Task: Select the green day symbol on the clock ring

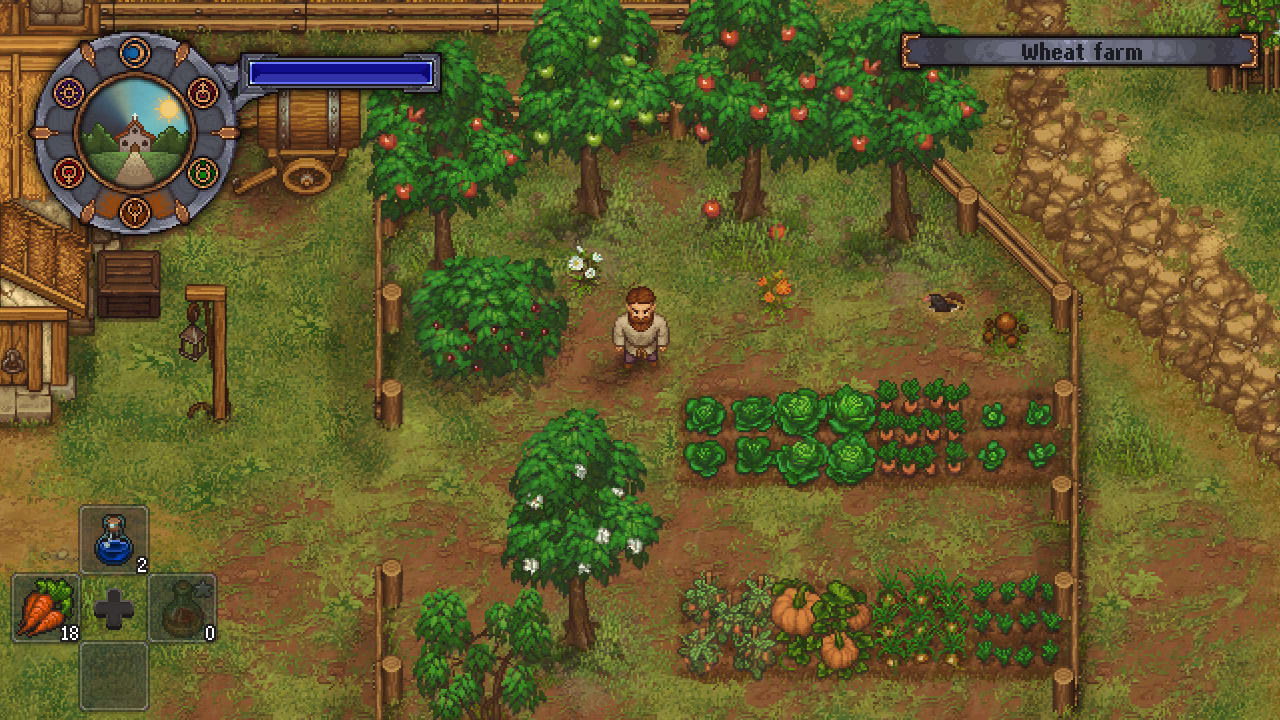Action: pos(203,170)
